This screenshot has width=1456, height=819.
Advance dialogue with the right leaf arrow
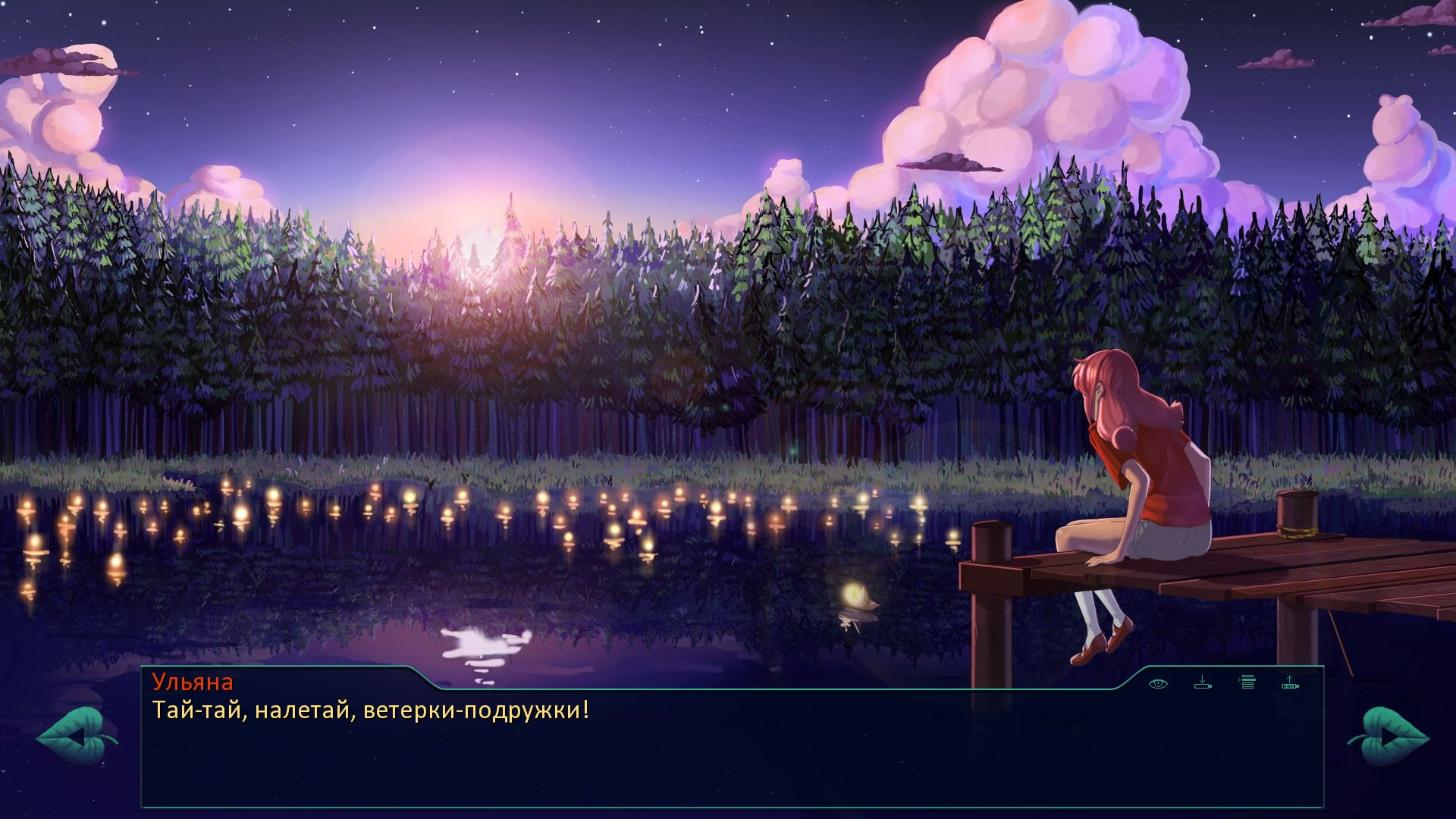[x=1389, y=736]
